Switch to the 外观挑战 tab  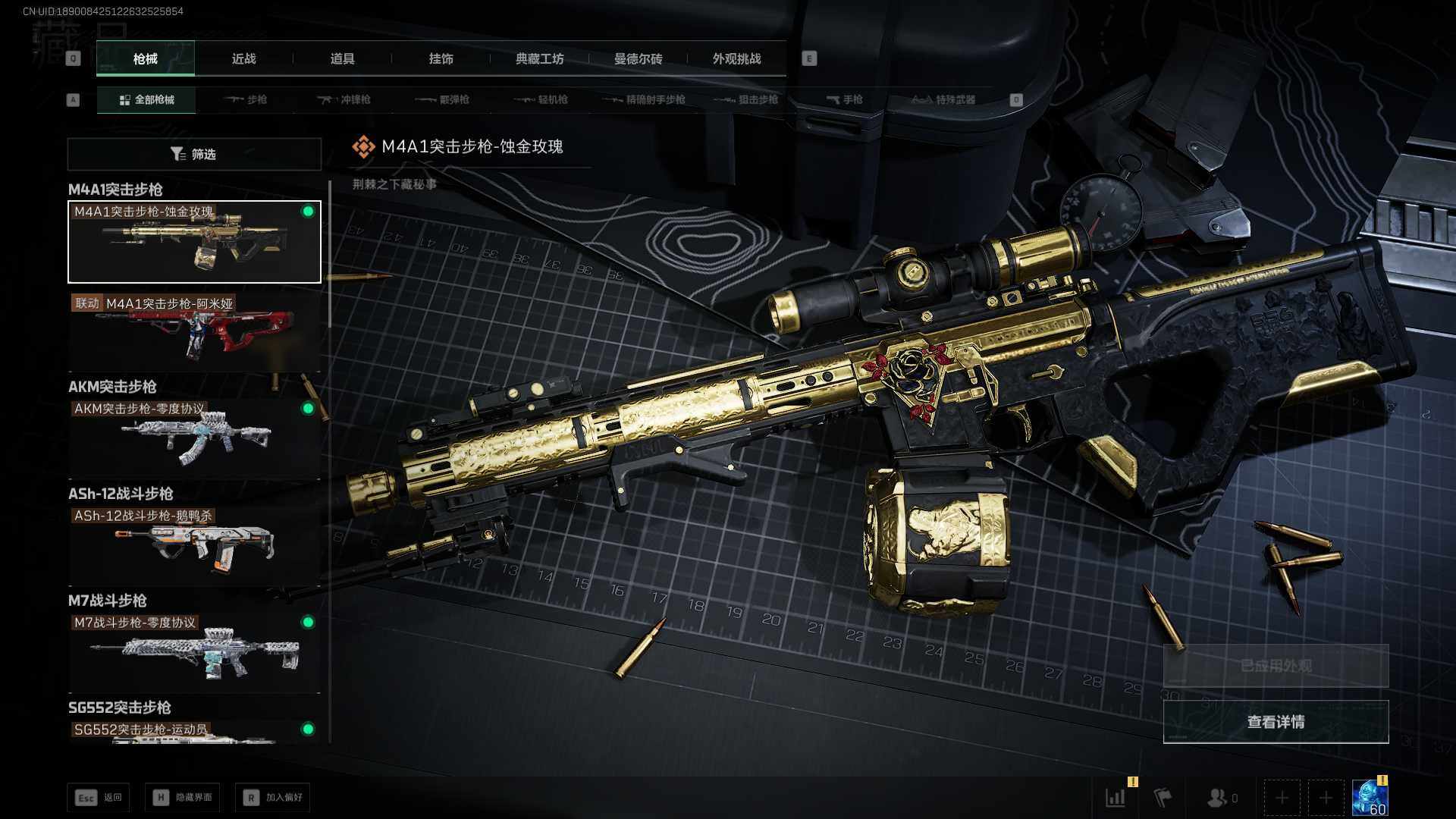(736, 59)
